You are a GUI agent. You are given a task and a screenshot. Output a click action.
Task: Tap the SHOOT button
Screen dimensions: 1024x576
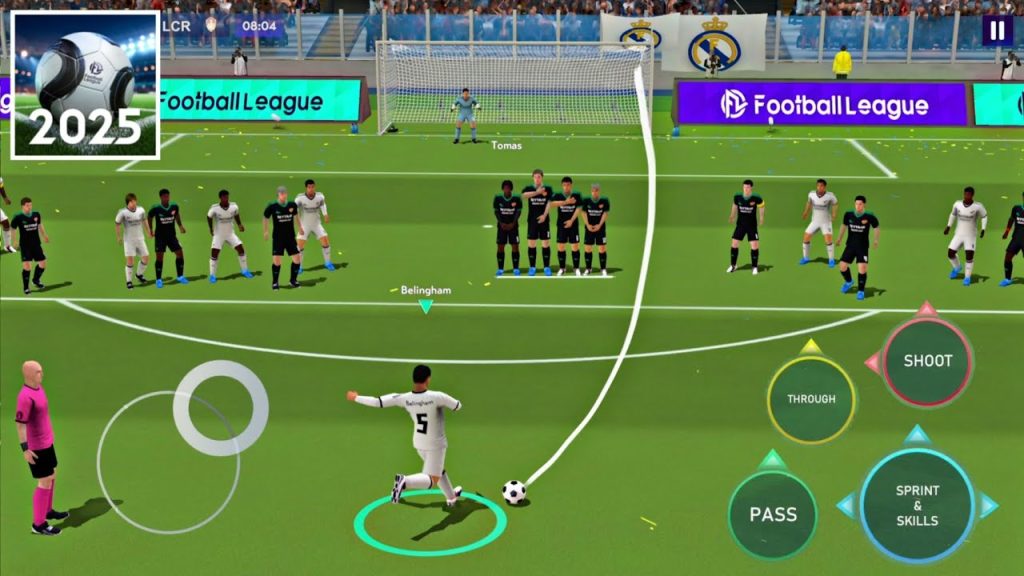coord(927,361)
